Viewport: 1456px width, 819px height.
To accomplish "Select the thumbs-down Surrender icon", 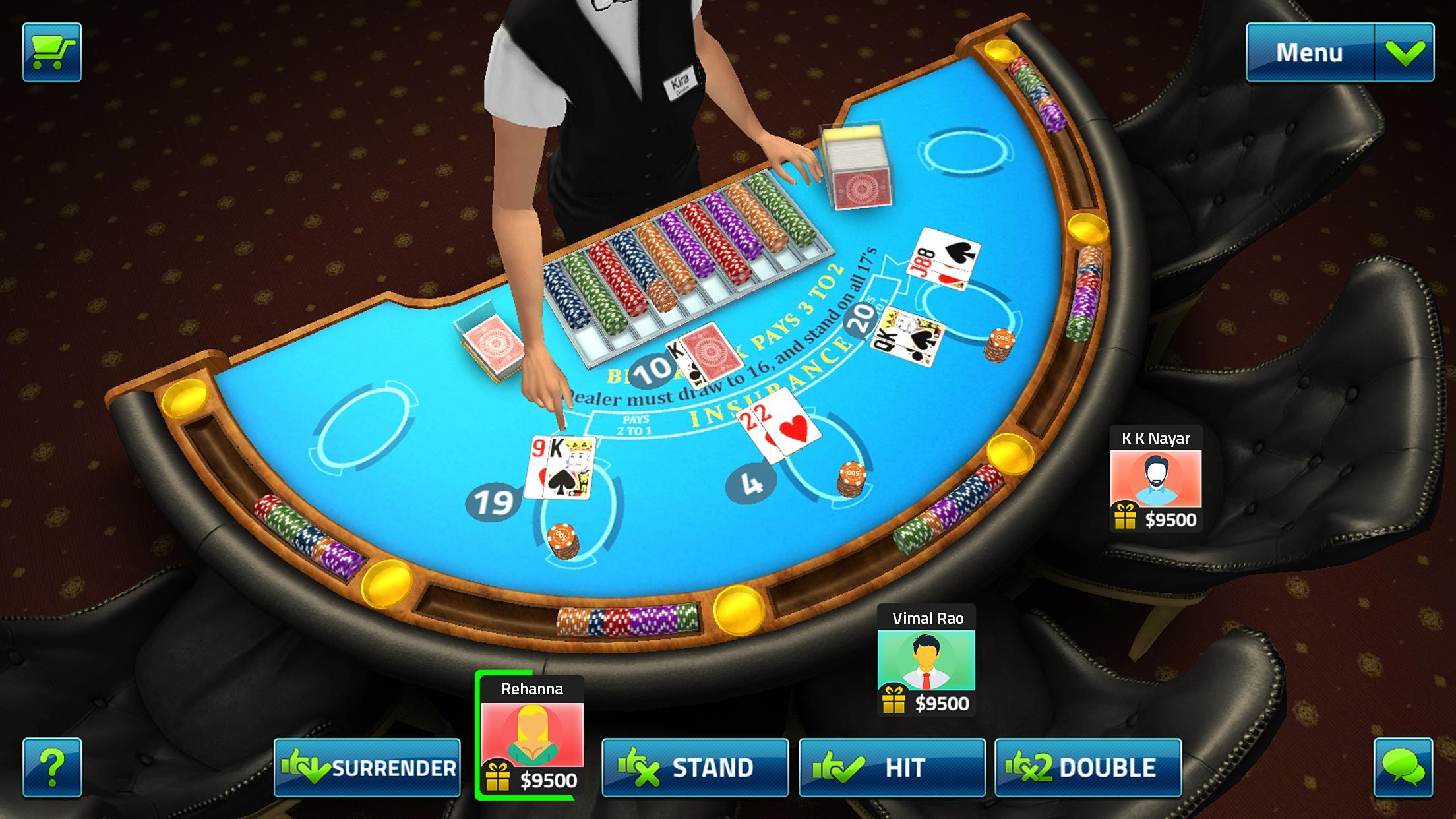I will coord(307,767).
